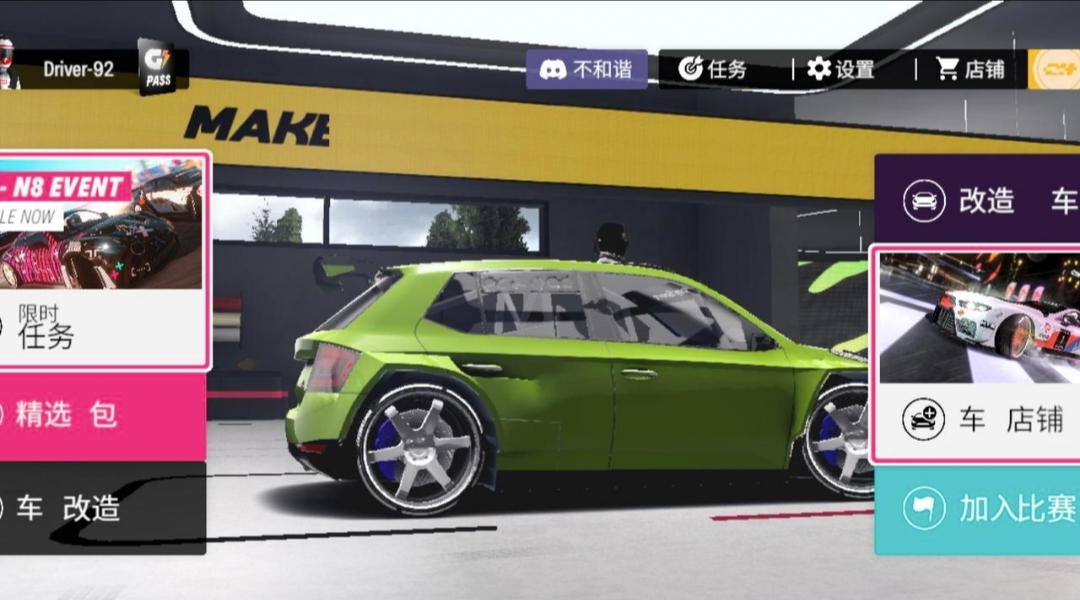
Task: Click the yellow currency icon at the top corner
Action: pyautogui.click(x=1055, y=69)
